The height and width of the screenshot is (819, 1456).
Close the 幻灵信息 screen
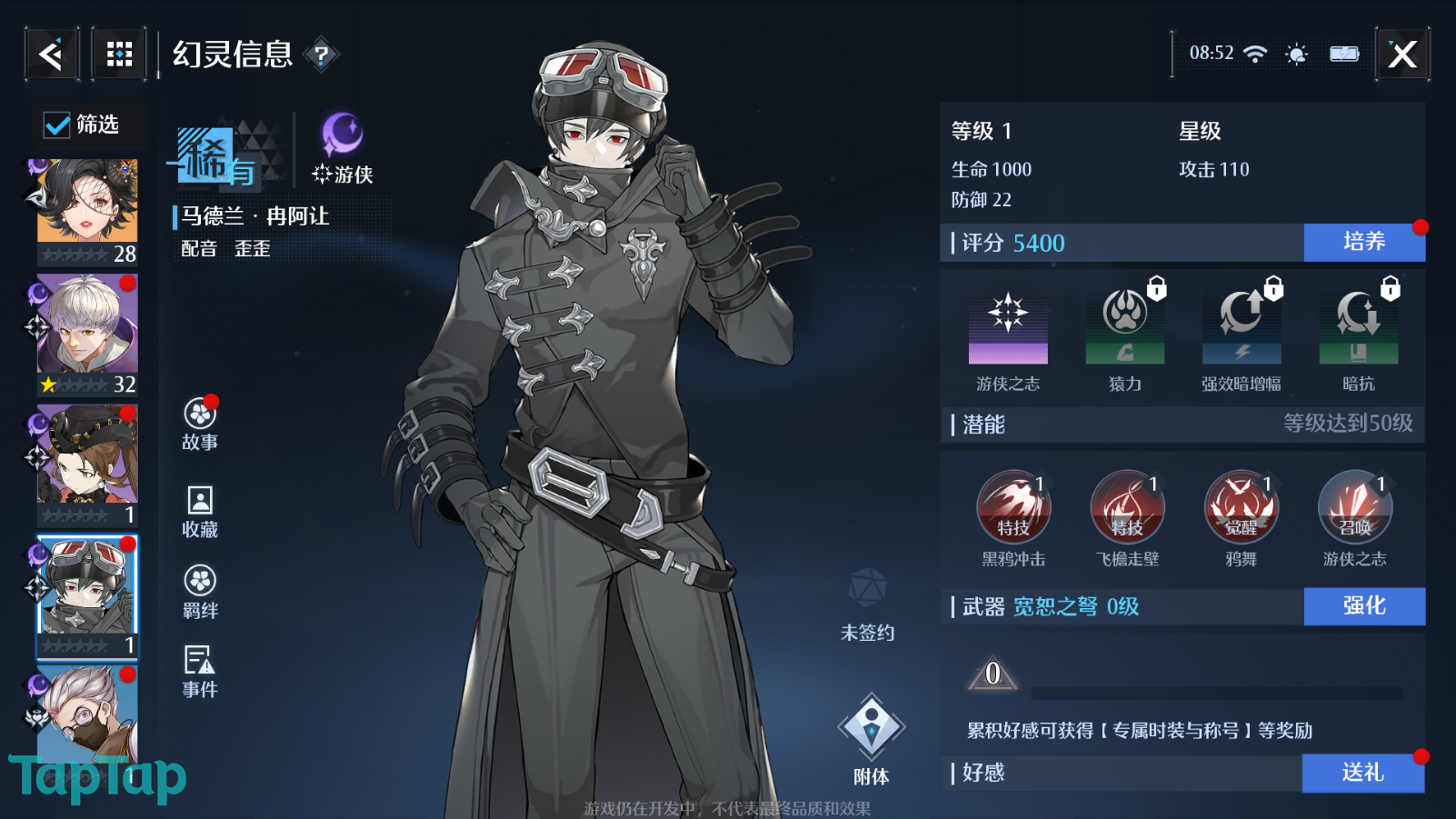[1402, 55]
